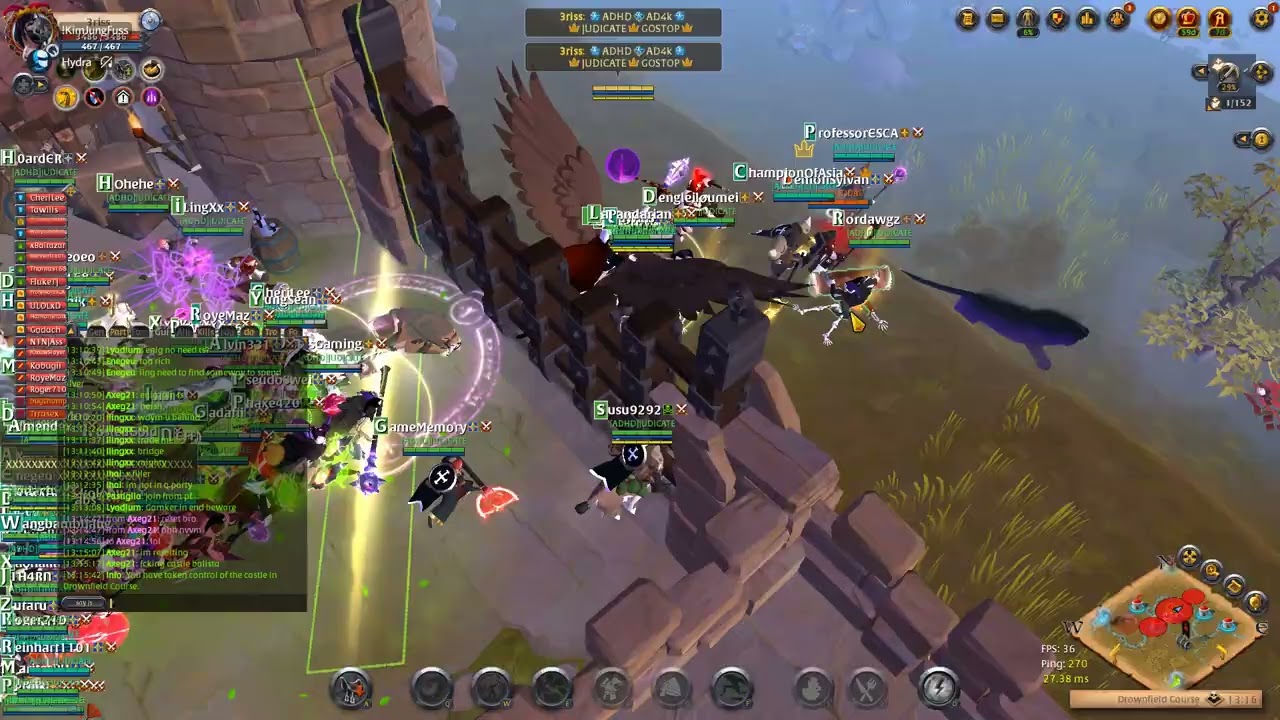
Task: Use the fork and knife food slot
Action: [868, 688]
